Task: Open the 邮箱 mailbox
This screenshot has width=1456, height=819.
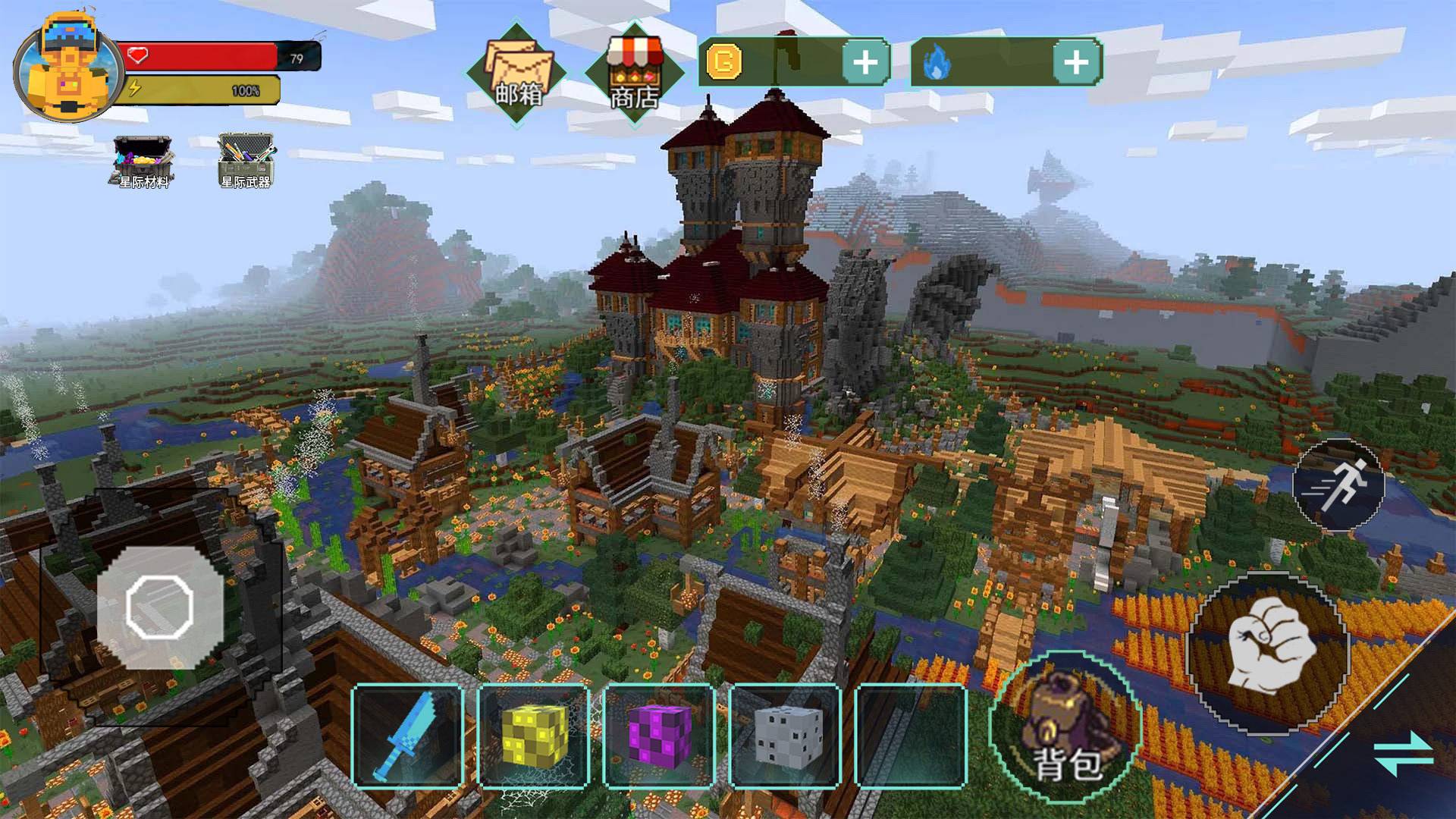Action: coord(517,74)
